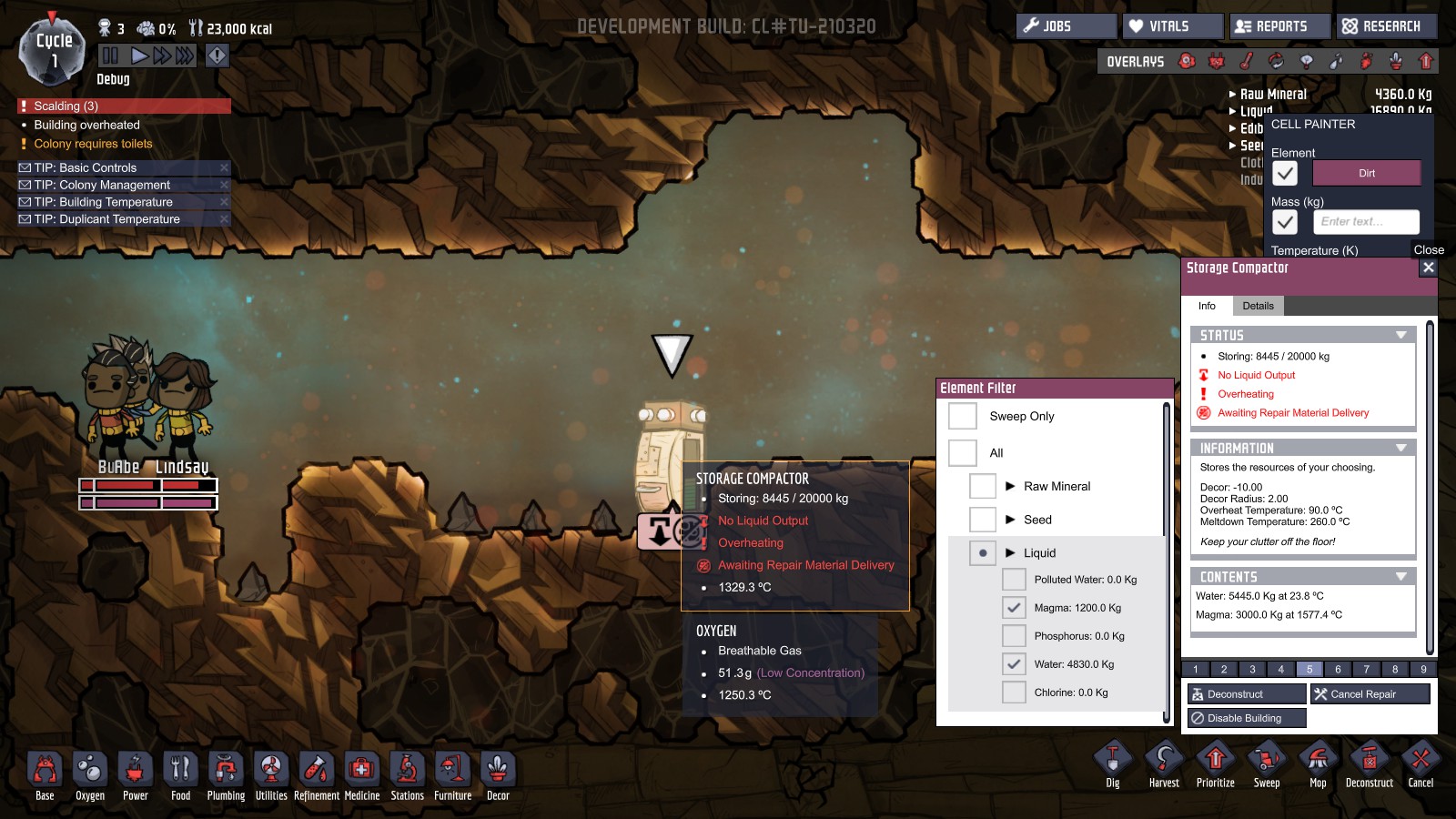1456x819 pixels.
Task: Uncheck the Magma filter checkbox
Action: 1014,608
